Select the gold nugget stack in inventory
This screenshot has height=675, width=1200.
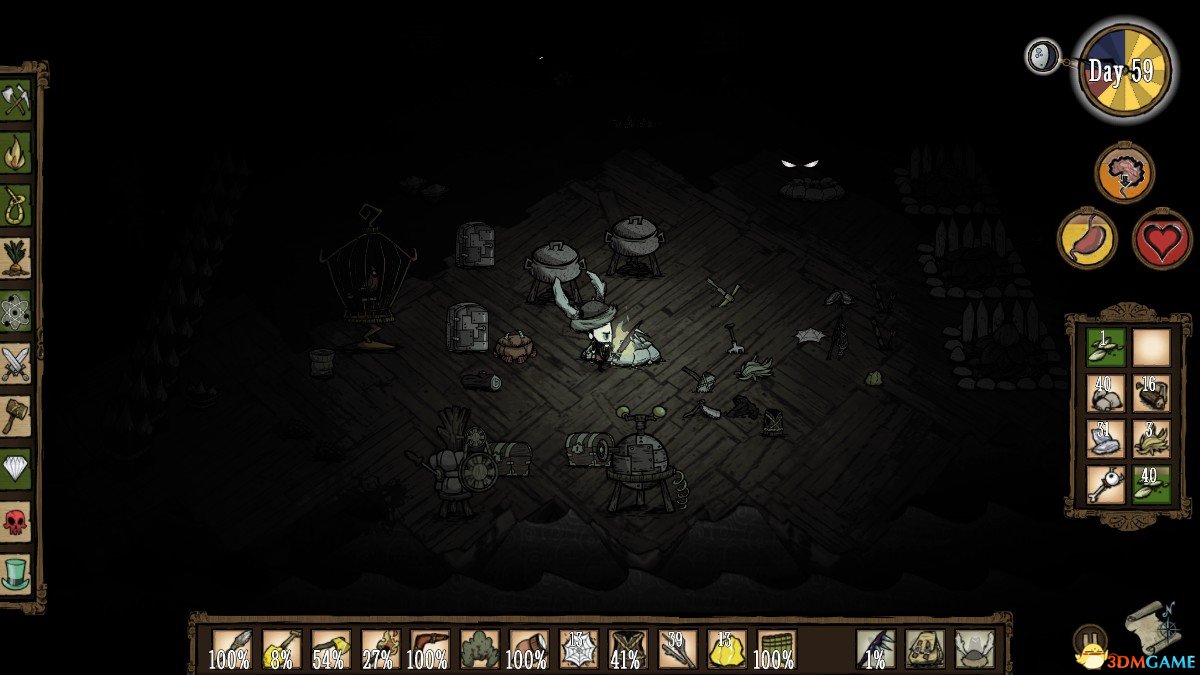pos(727,648)
